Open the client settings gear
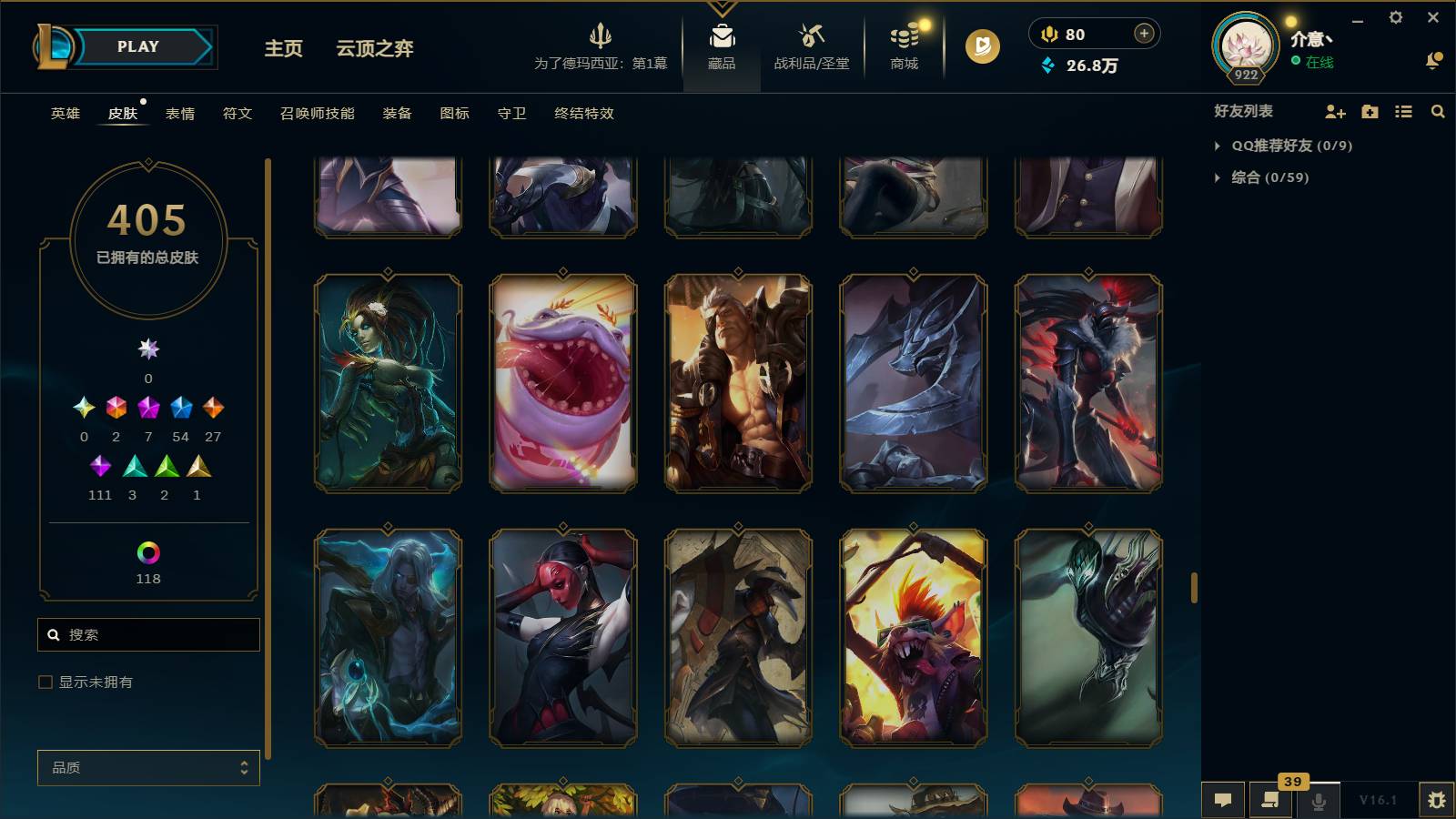Image resolution: width=1456 pixels, height=819 pixels. 1398,16
